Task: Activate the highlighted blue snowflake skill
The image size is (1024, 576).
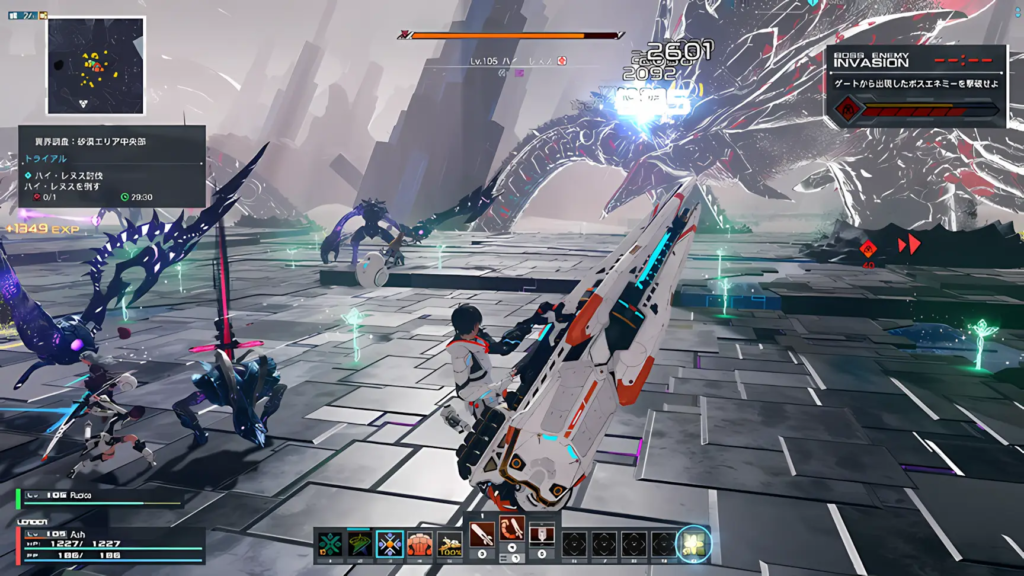Action: (x=389, y=544)
